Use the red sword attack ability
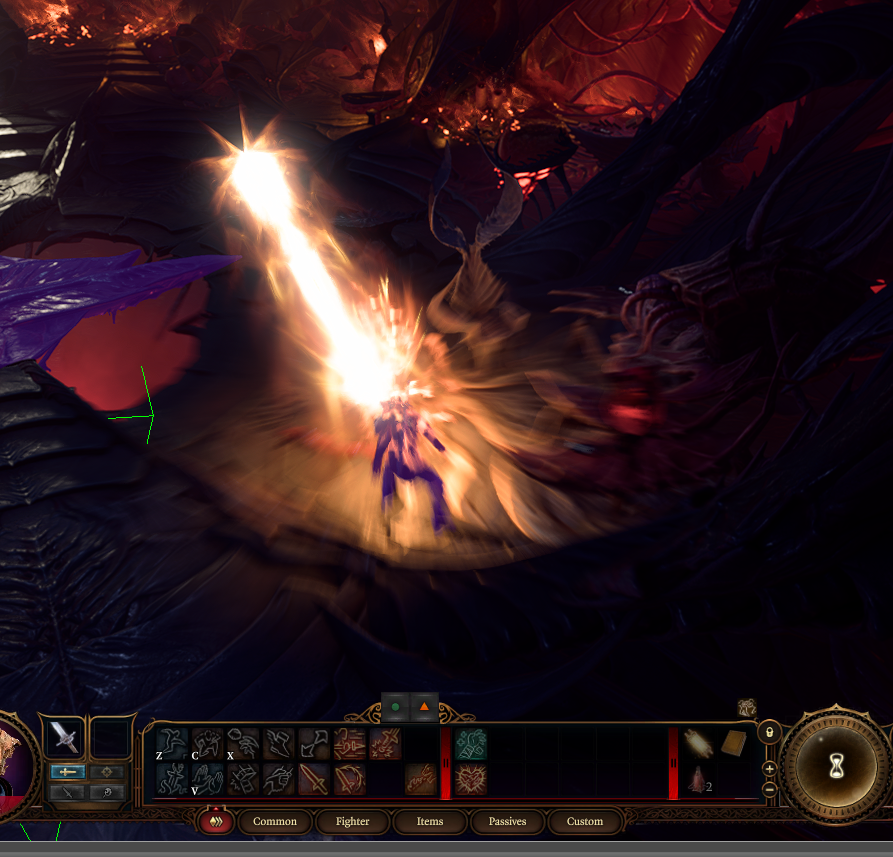This screenshot has width=893, height=857. (x=313, y=779)
